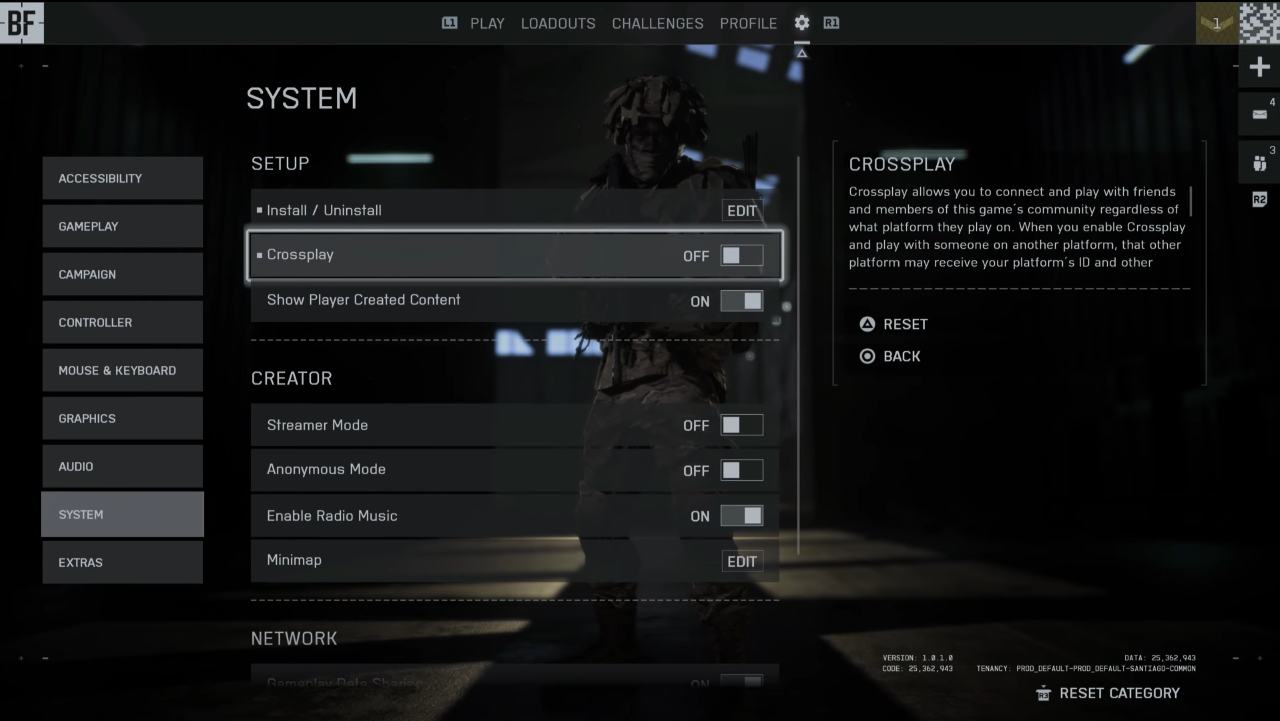The width and height of the screenshot is (1280, 721).
Task: Switch to the Gameplay settings category
Action: click(x=122, y=226)
